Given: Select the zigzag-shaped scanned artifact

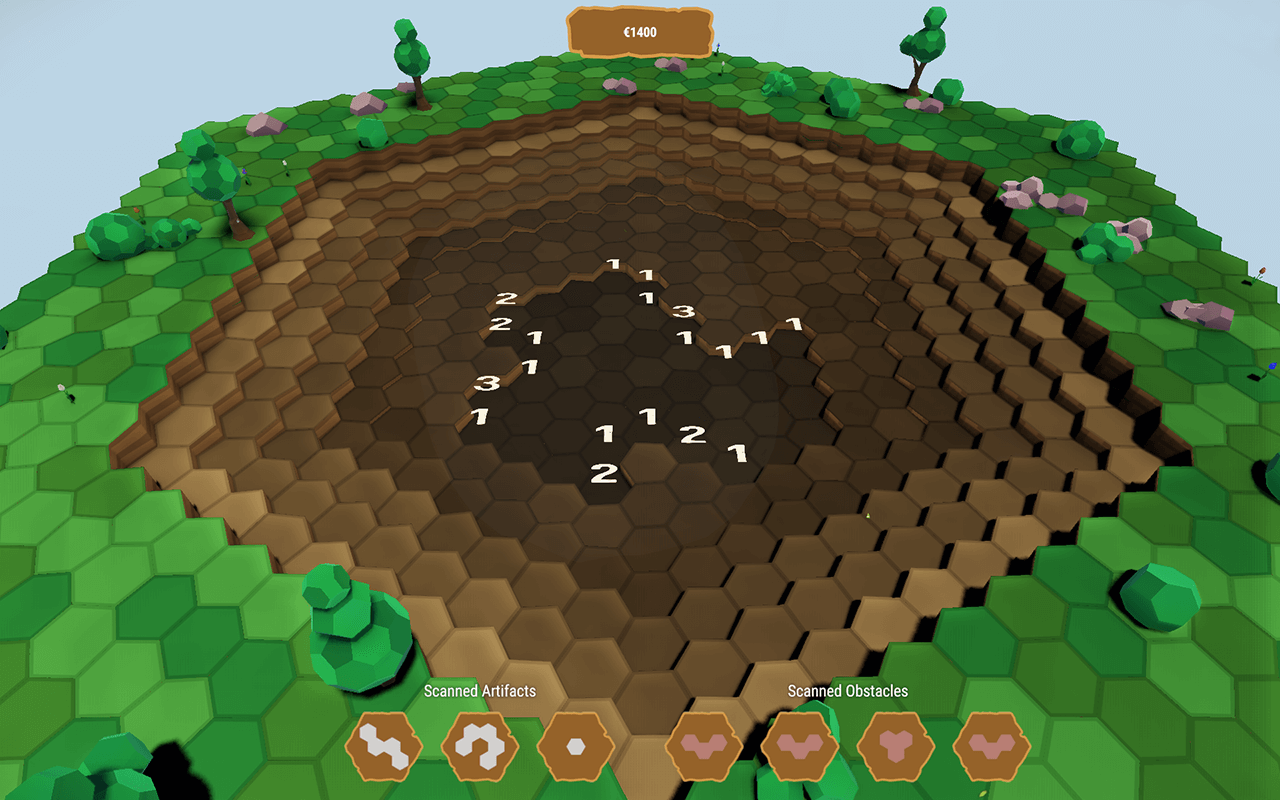Looking at the screenshot, I should pyautogui.click(x=384, y=746).
